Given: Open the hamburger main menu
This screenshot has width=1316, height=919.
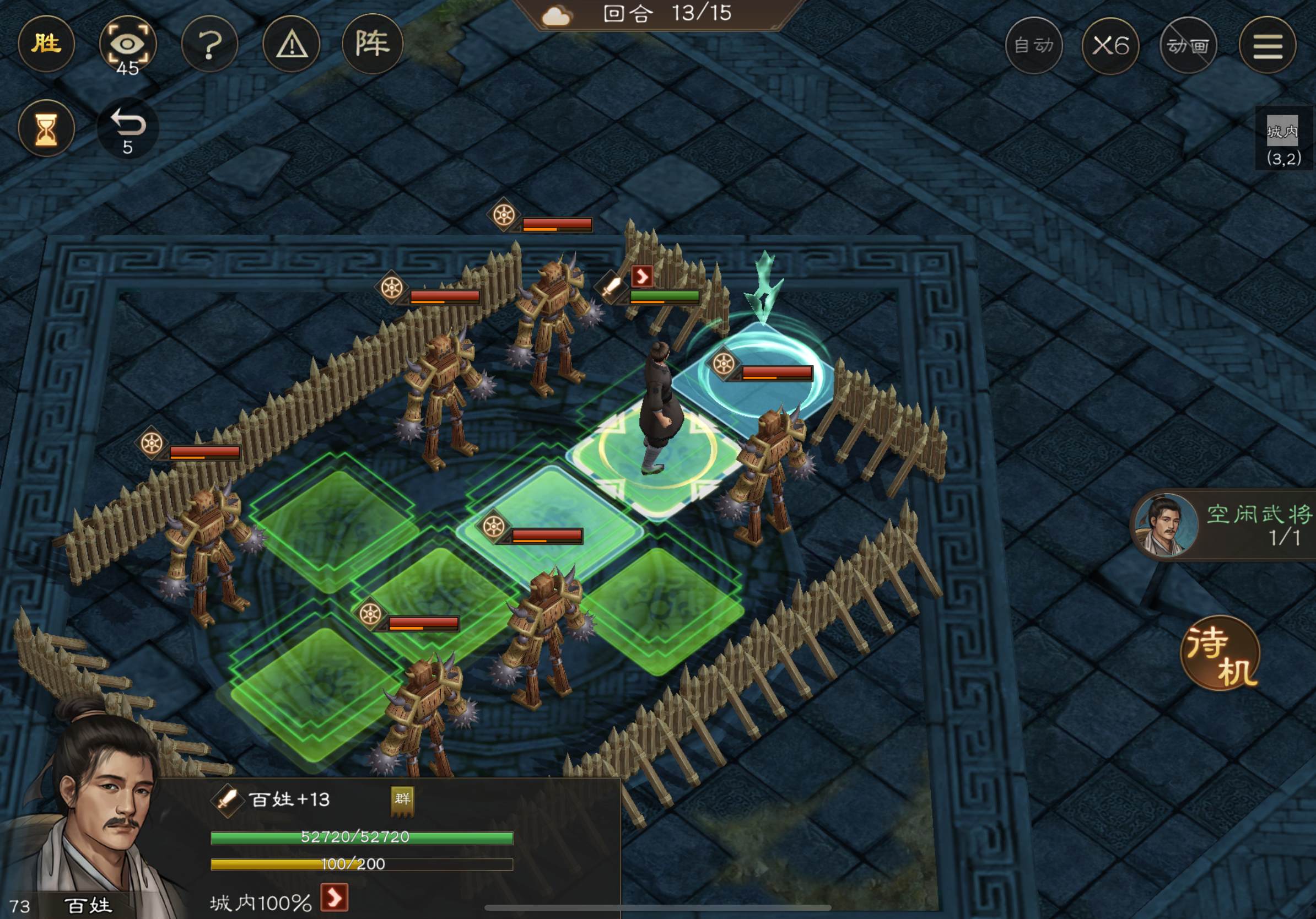Looking at the screenshot, I should (x=1268, y=45).
